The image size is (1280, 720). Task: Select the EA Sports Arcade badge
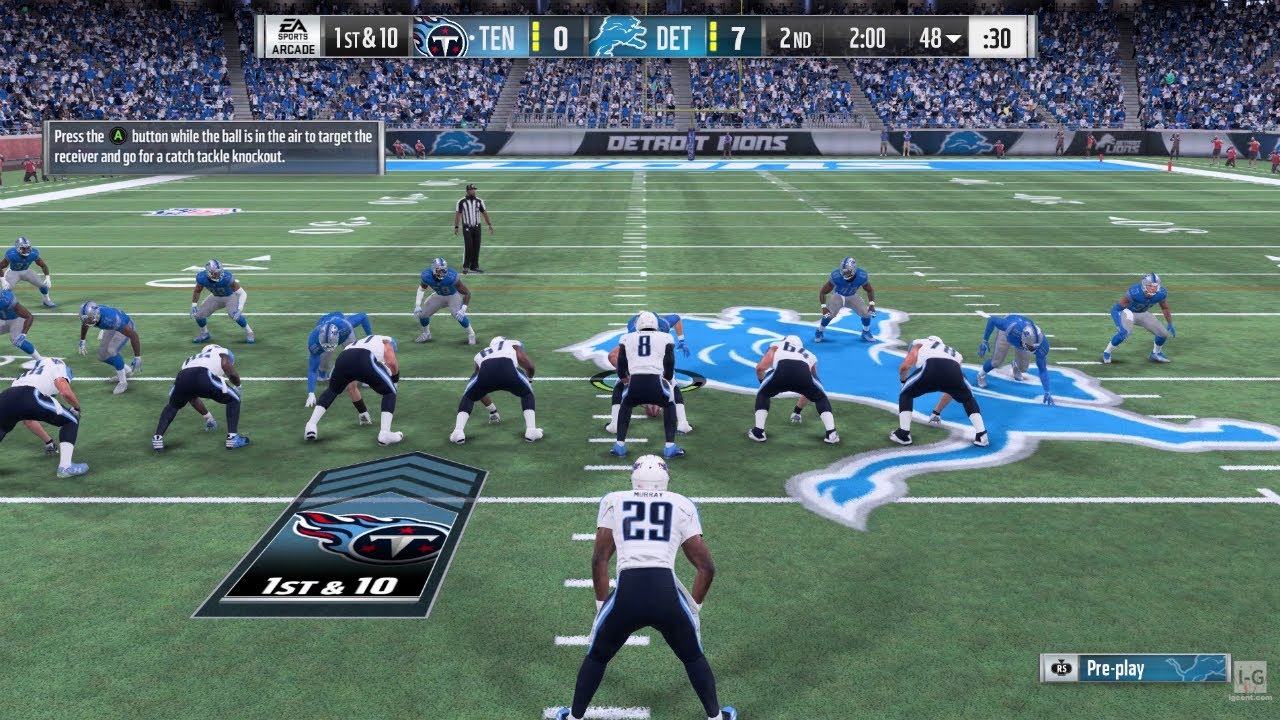[293, 37]
